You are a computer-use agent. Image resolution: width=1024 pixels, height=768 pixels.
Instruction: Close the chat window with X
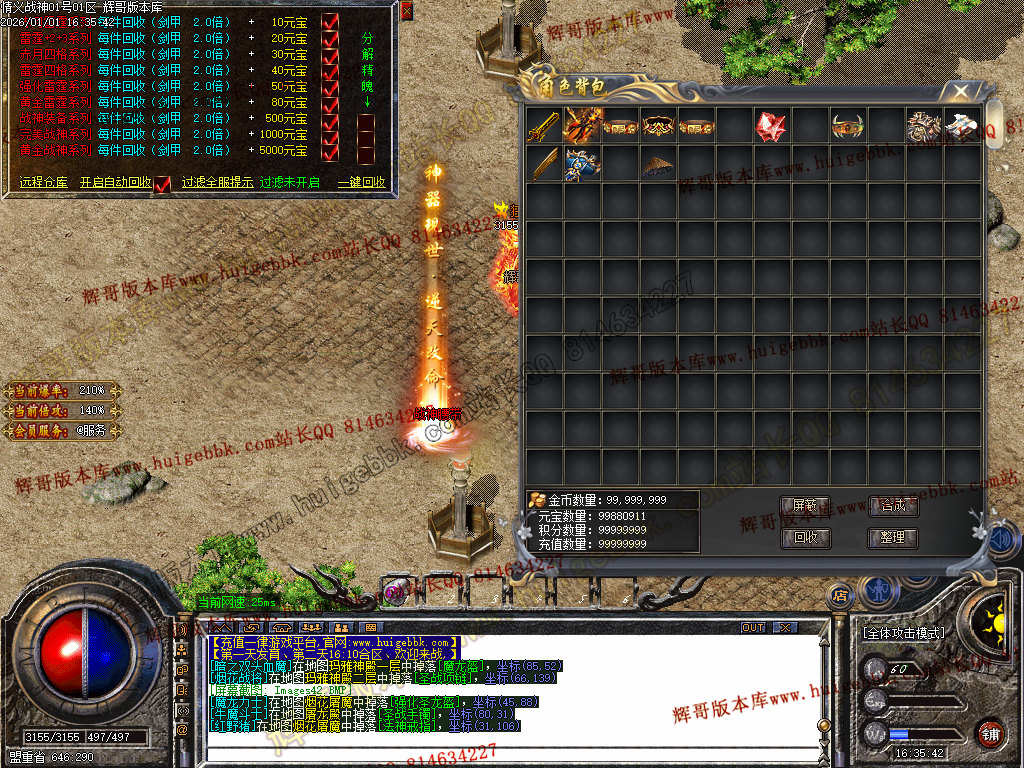tap(785, 628)
